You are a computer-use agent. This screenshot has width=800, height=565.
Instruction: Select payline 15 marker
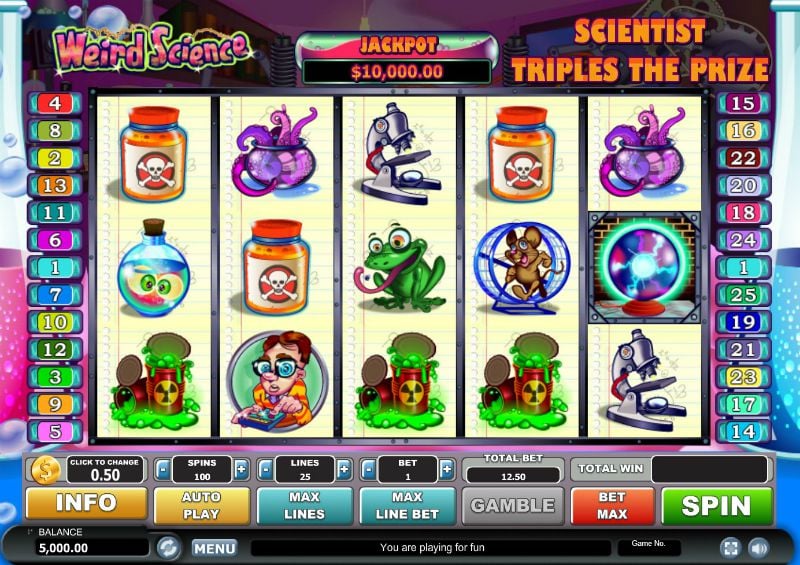743,103
